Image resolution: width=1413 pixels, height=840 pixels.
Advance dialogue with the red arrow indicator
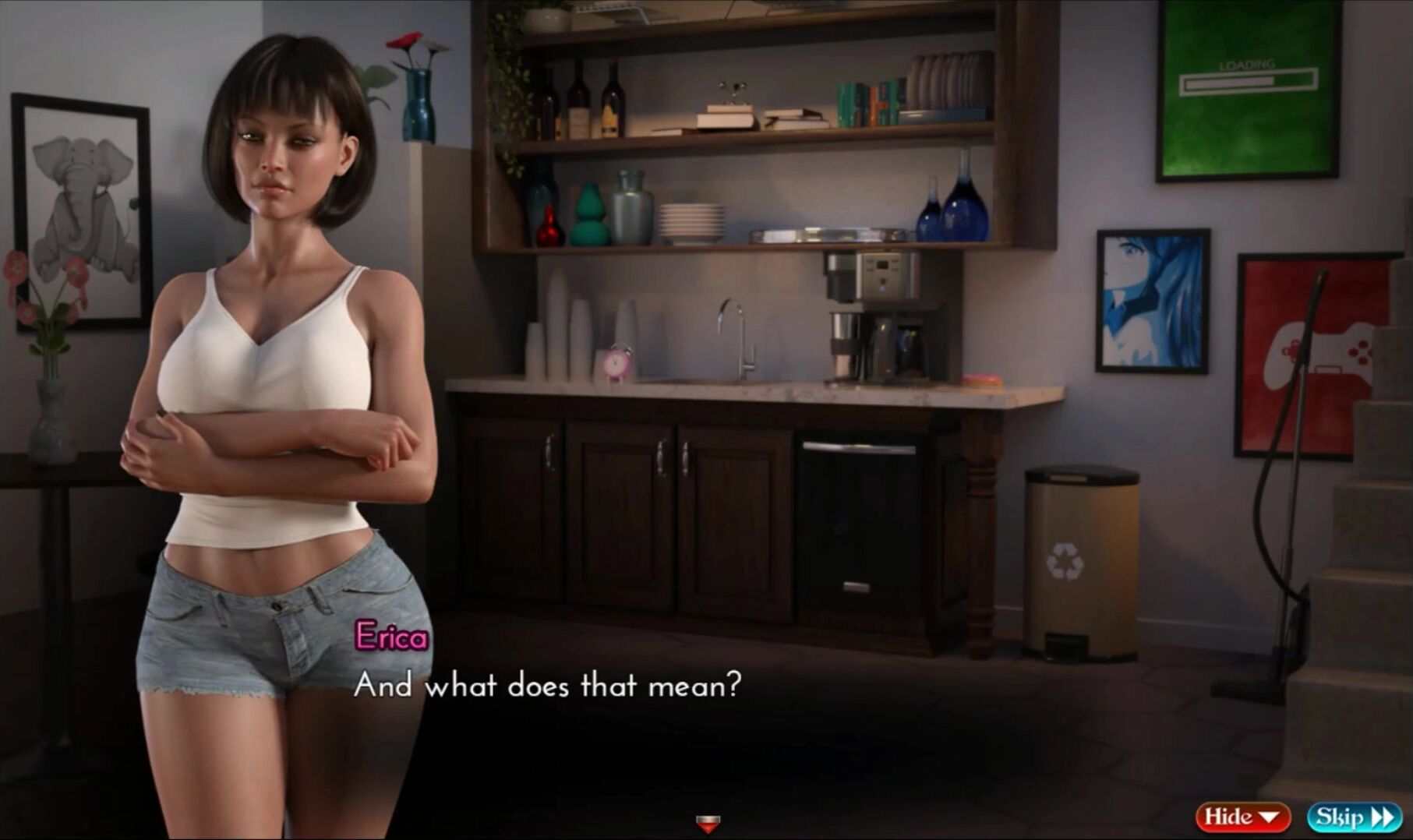click(x=708, y=823)
